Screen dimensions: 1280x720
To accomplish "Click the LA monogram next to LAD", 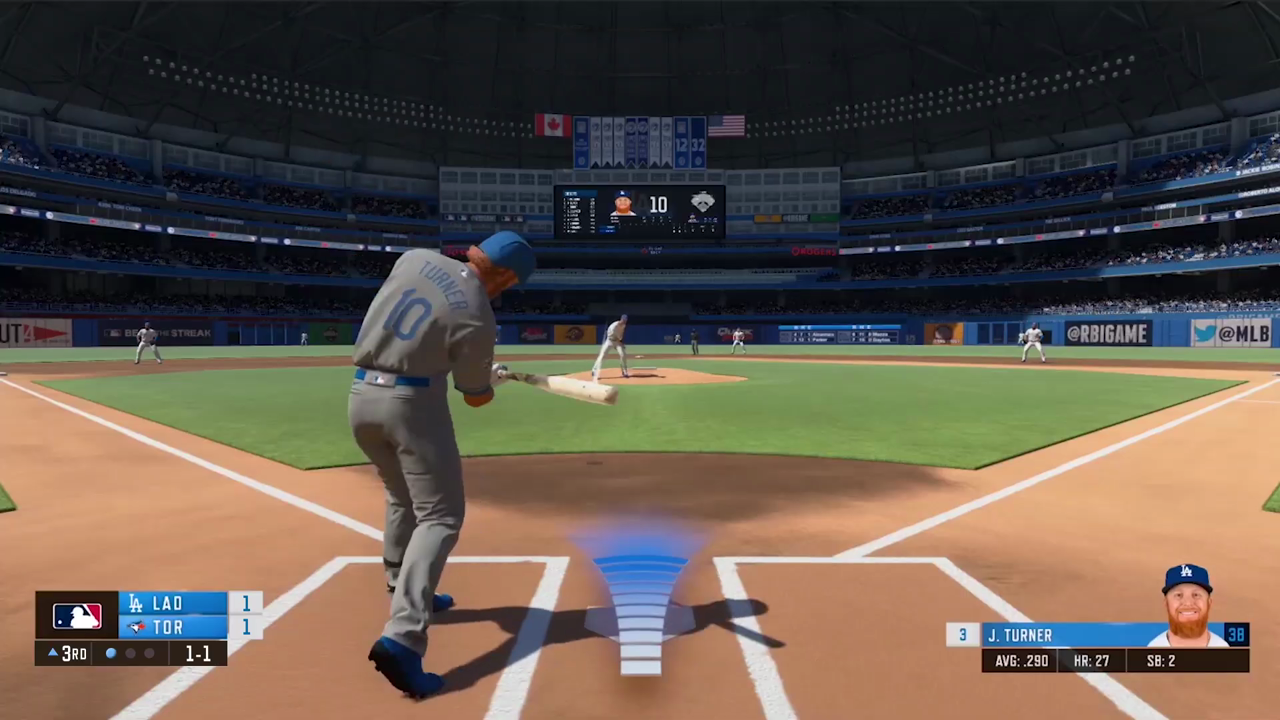I will click(x=135, y=603).
